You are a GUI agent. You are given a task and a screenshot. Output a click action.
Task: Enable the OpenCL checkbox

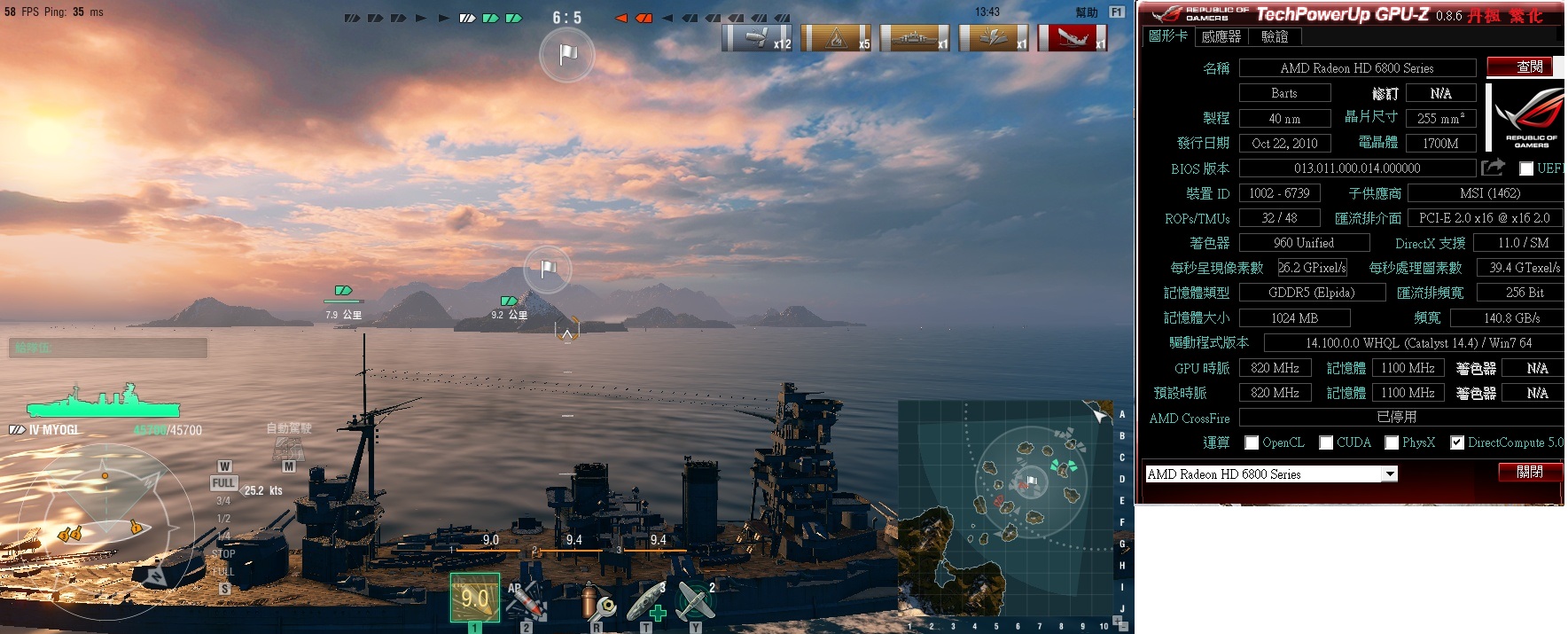(1252, 442)
